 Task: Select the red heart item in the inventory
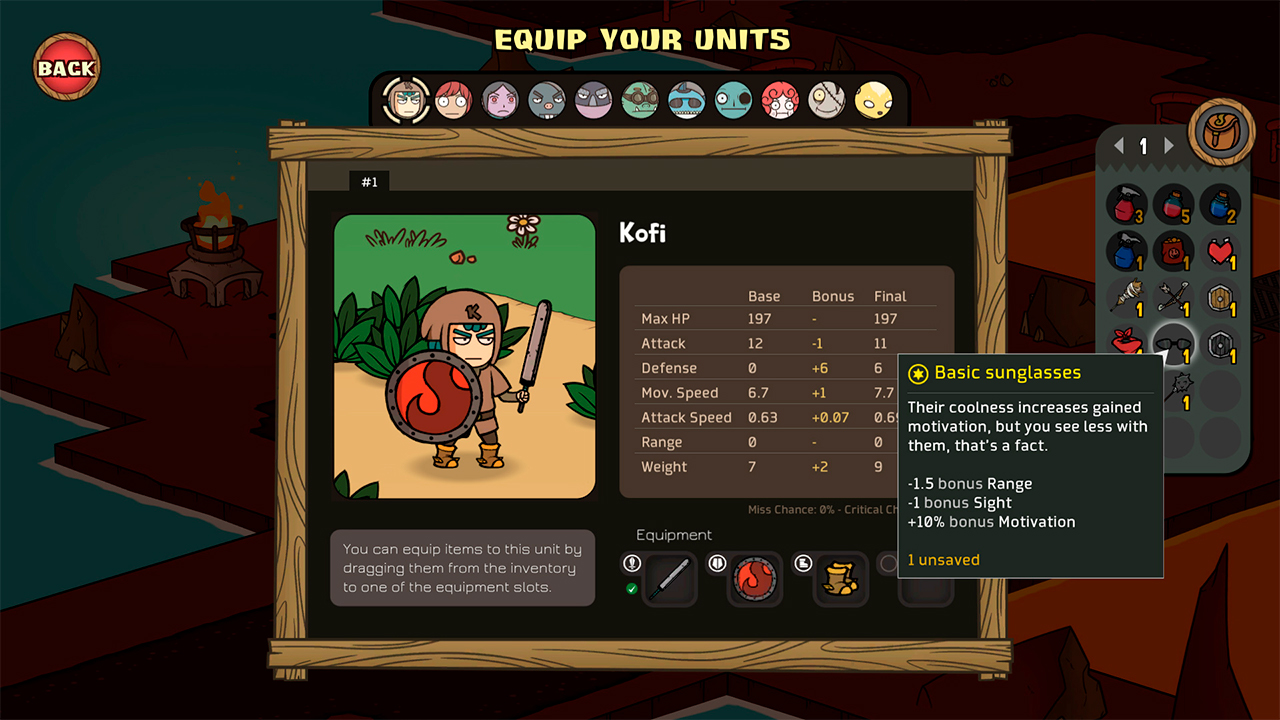[x=1220, y=251]
